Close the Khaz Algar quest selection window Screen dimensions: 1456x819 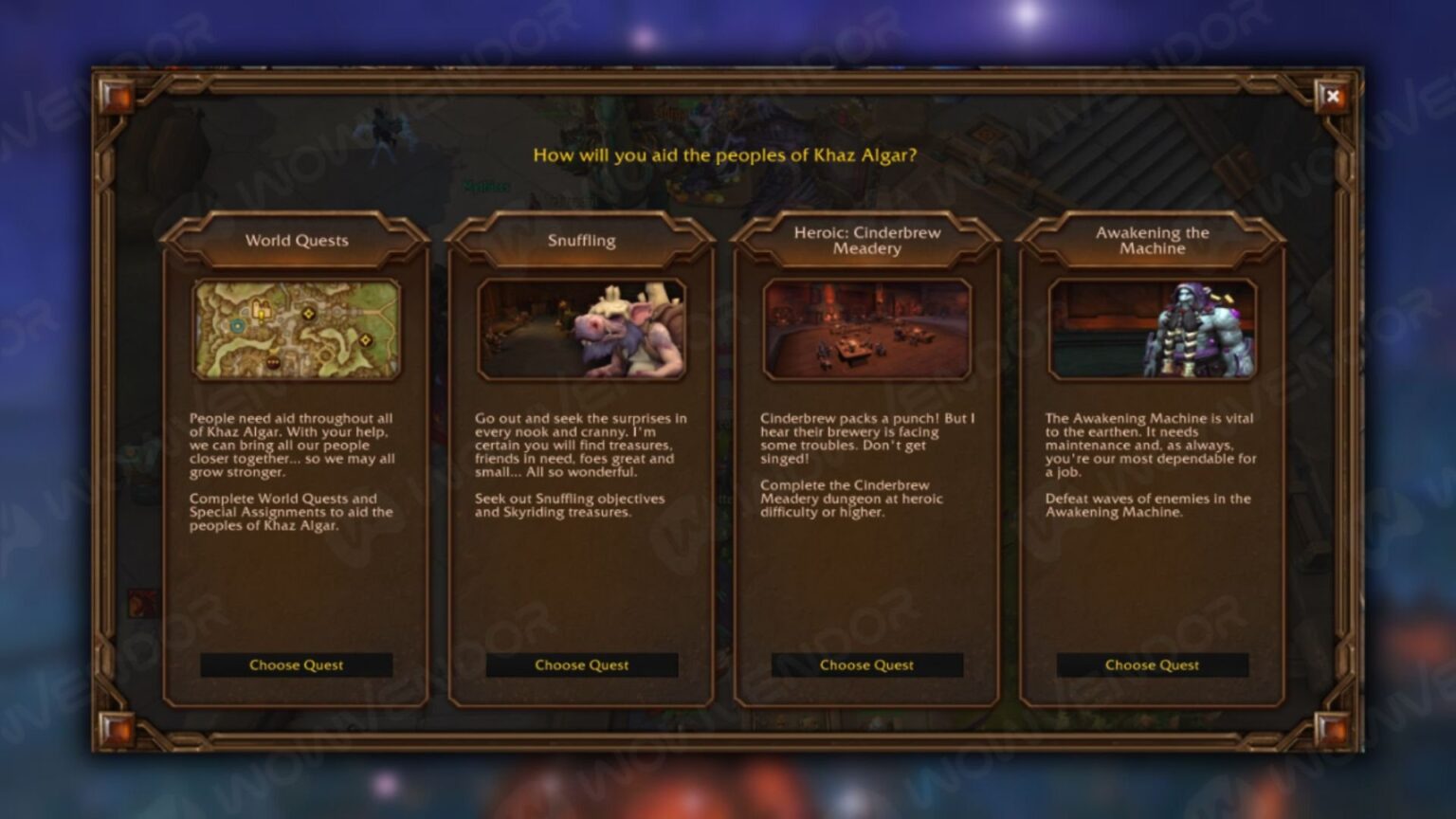coord(1334,96)
